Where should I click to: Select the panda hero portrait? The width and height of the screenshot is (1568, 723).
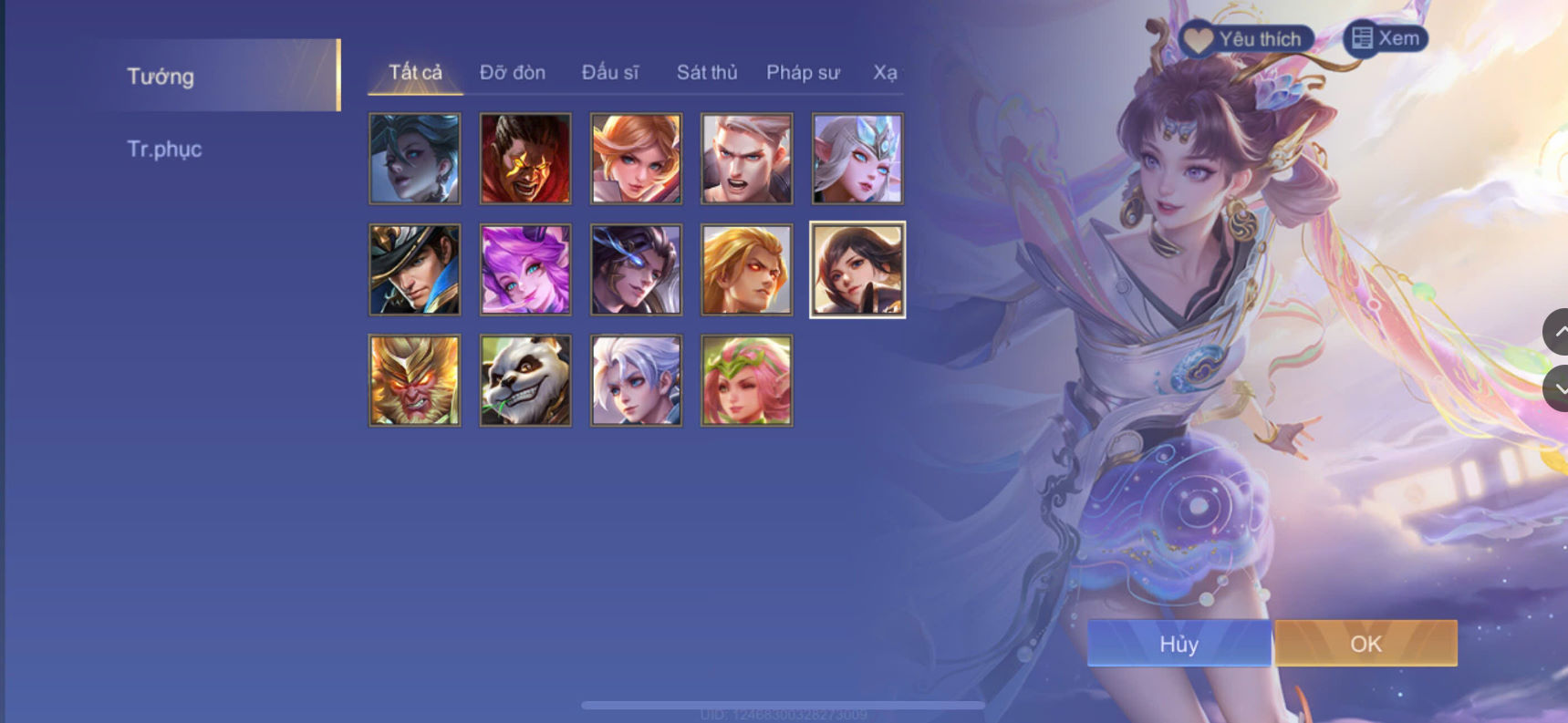tap(524, 380)
